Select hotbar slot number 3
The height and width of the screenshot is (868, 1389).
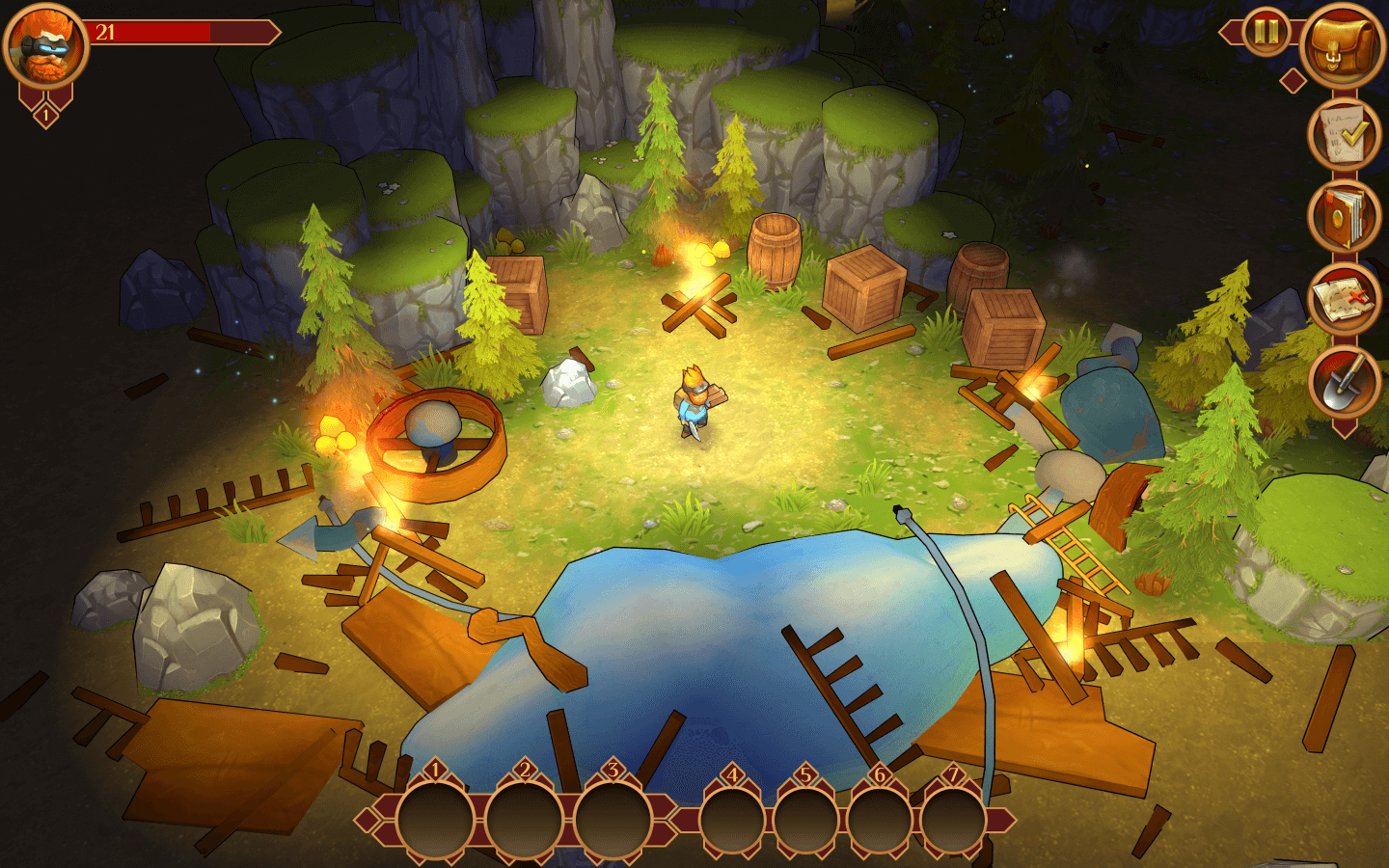pos(613,821)
